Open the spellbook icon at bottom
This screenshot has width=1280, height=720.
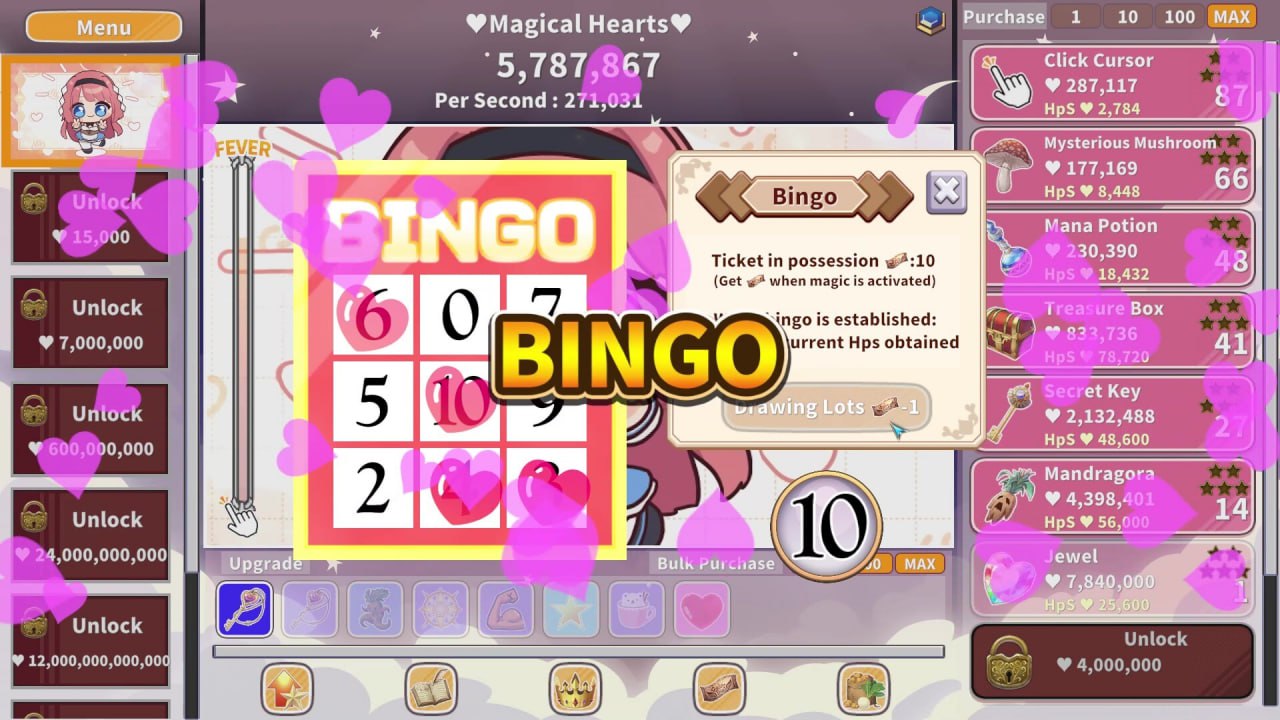(430, 688)
